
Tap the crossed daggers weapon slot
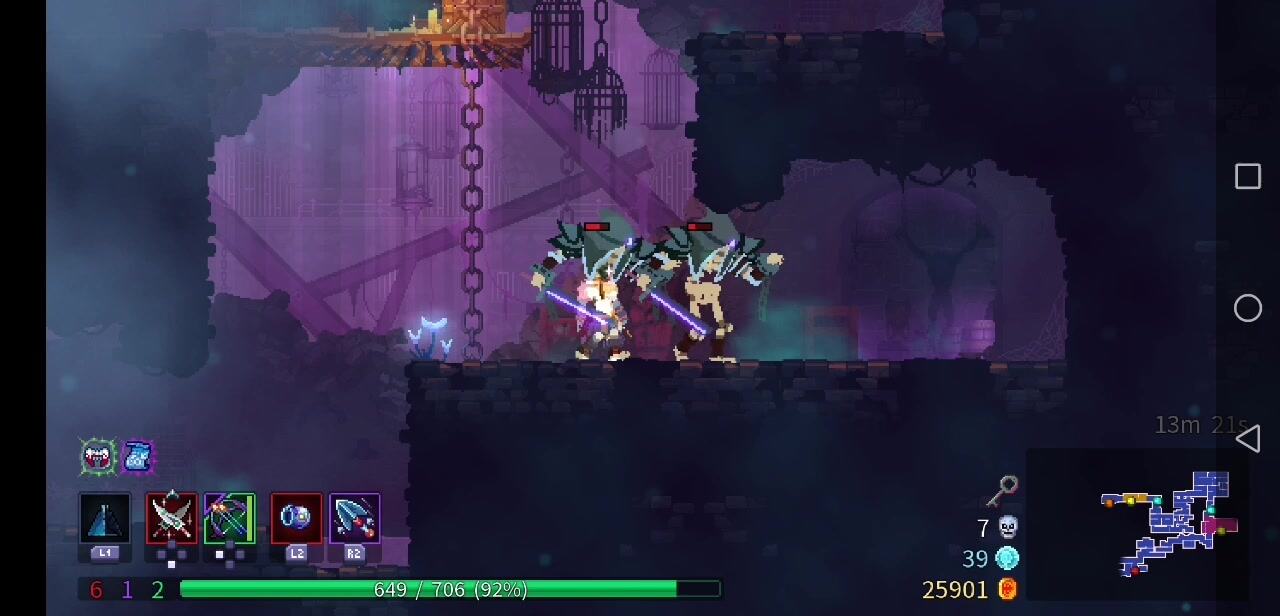click(x=171, y=519)
